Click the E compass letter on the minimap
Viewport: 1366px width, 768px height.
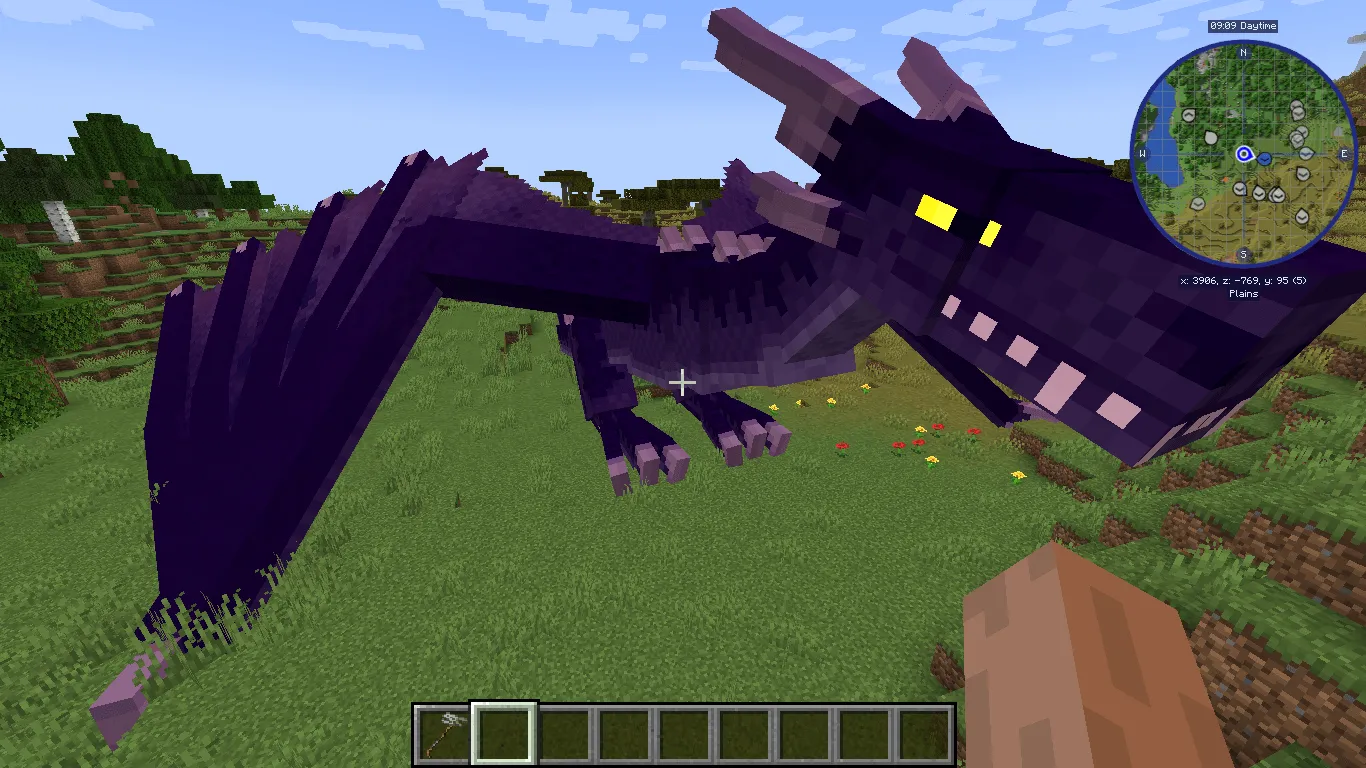(x=1344, y=154)
